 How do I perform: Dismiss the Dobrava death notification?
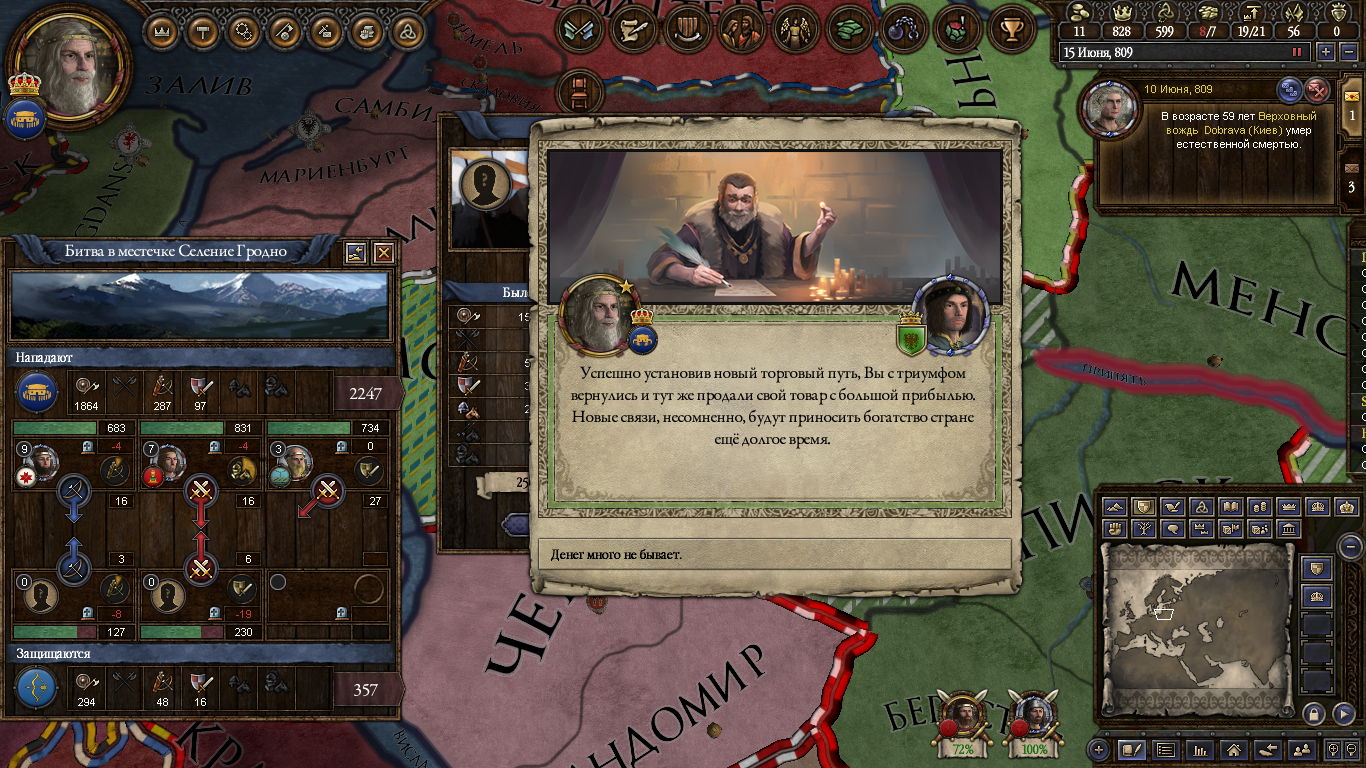[x=1319, y=90]
